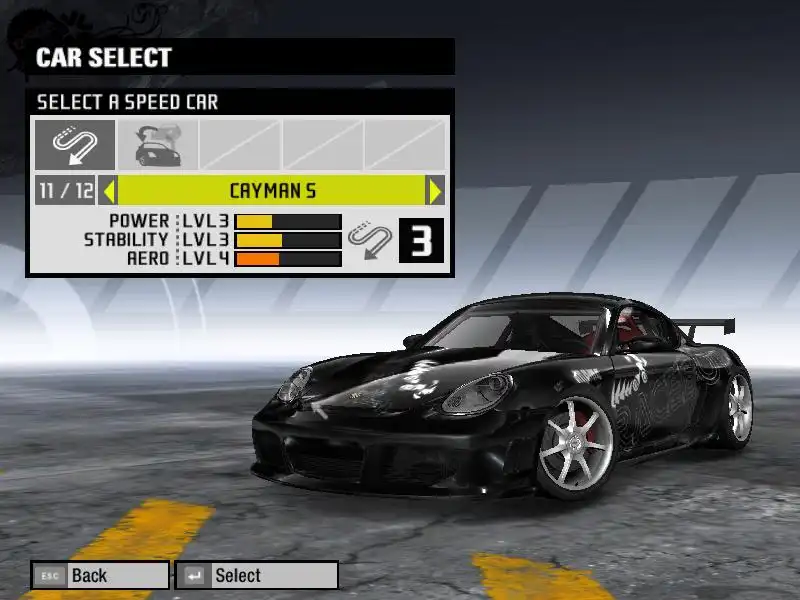Confirm the car with the Select button
This screenshot has height=600, width=800.
(257, 575)
